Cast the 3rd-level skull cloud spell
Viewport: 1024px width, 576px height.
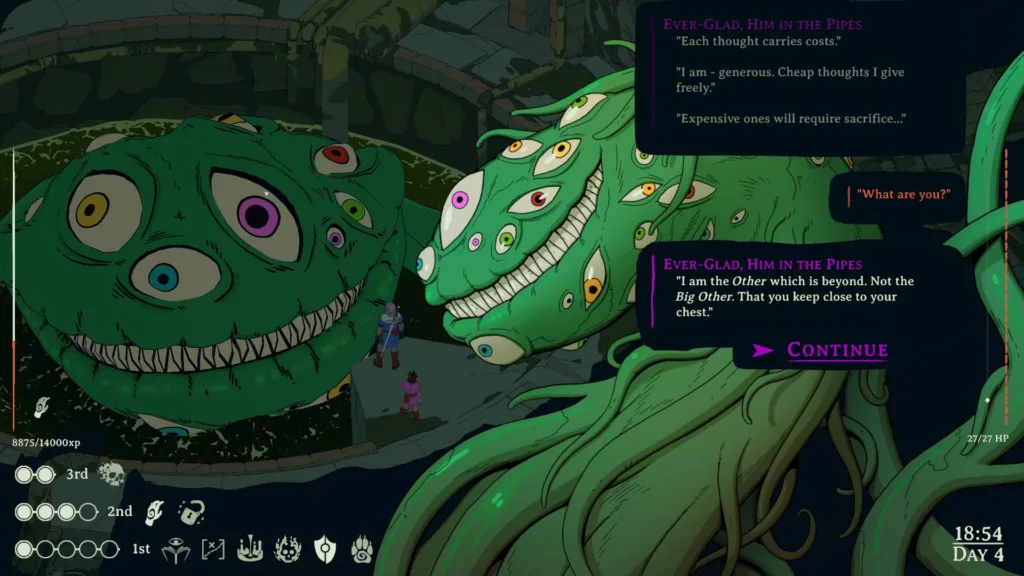click(x=111, y=475)
